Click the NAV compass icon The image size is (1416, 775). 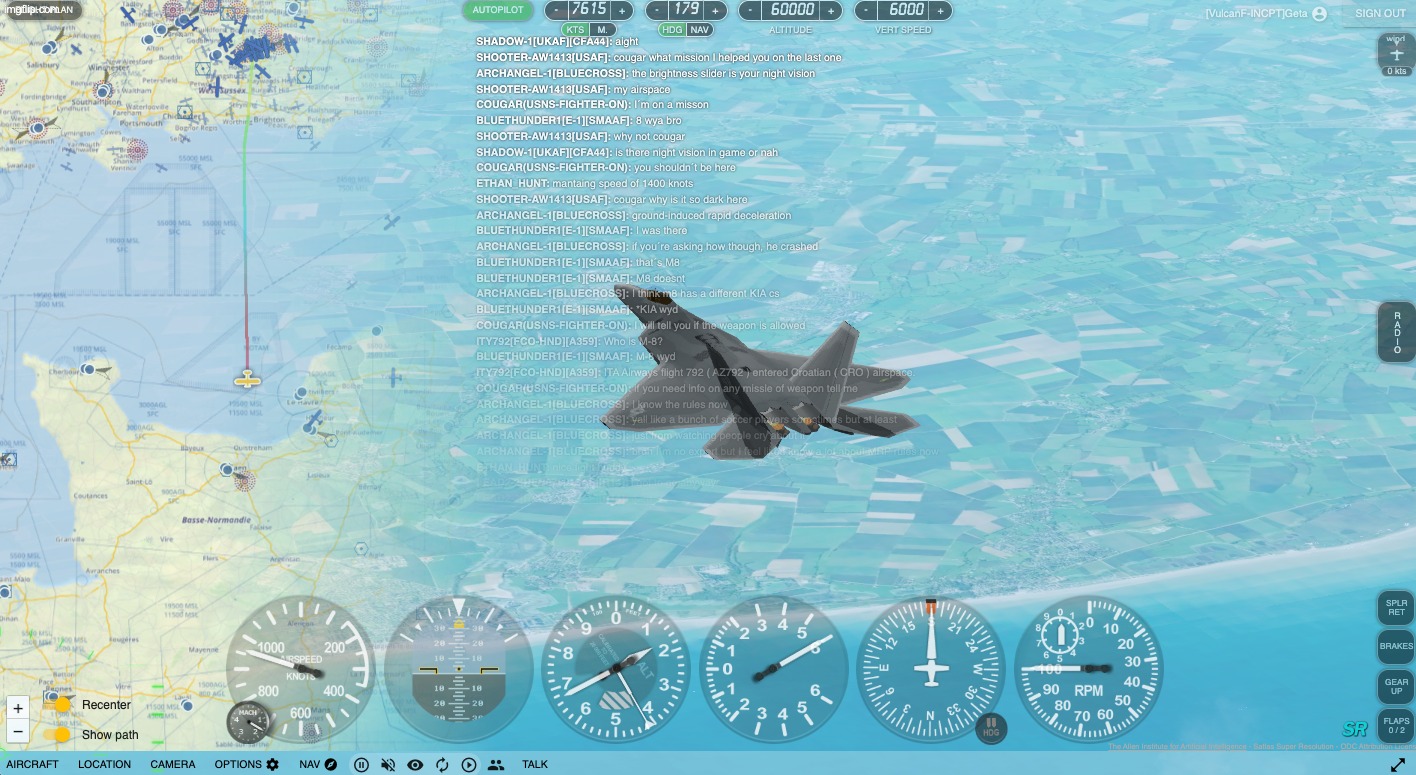330,764
